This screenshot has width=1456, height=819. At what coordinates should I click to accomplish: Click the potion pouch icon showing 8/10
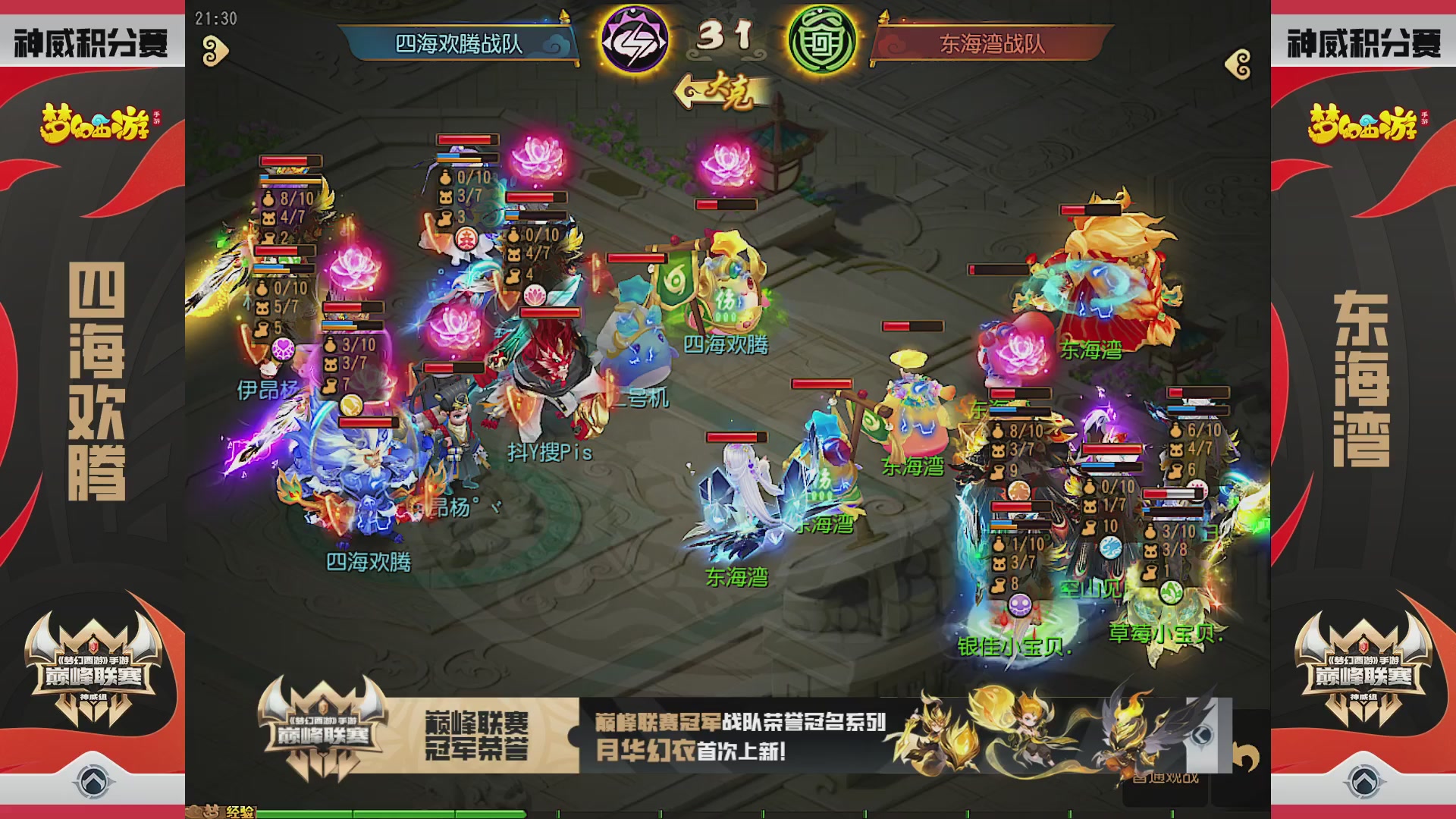266,199
